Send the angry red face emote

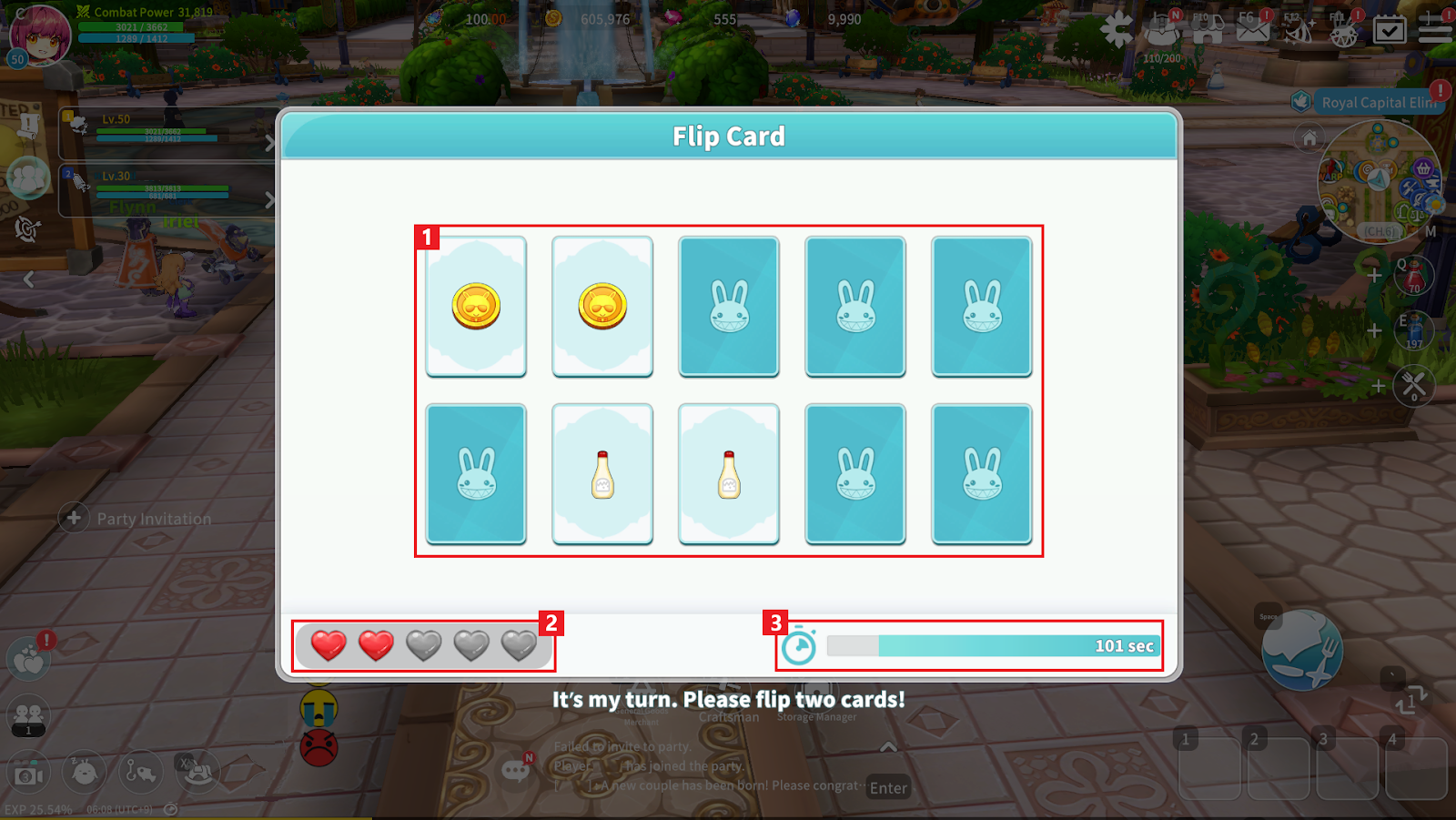tap(318, 748)
